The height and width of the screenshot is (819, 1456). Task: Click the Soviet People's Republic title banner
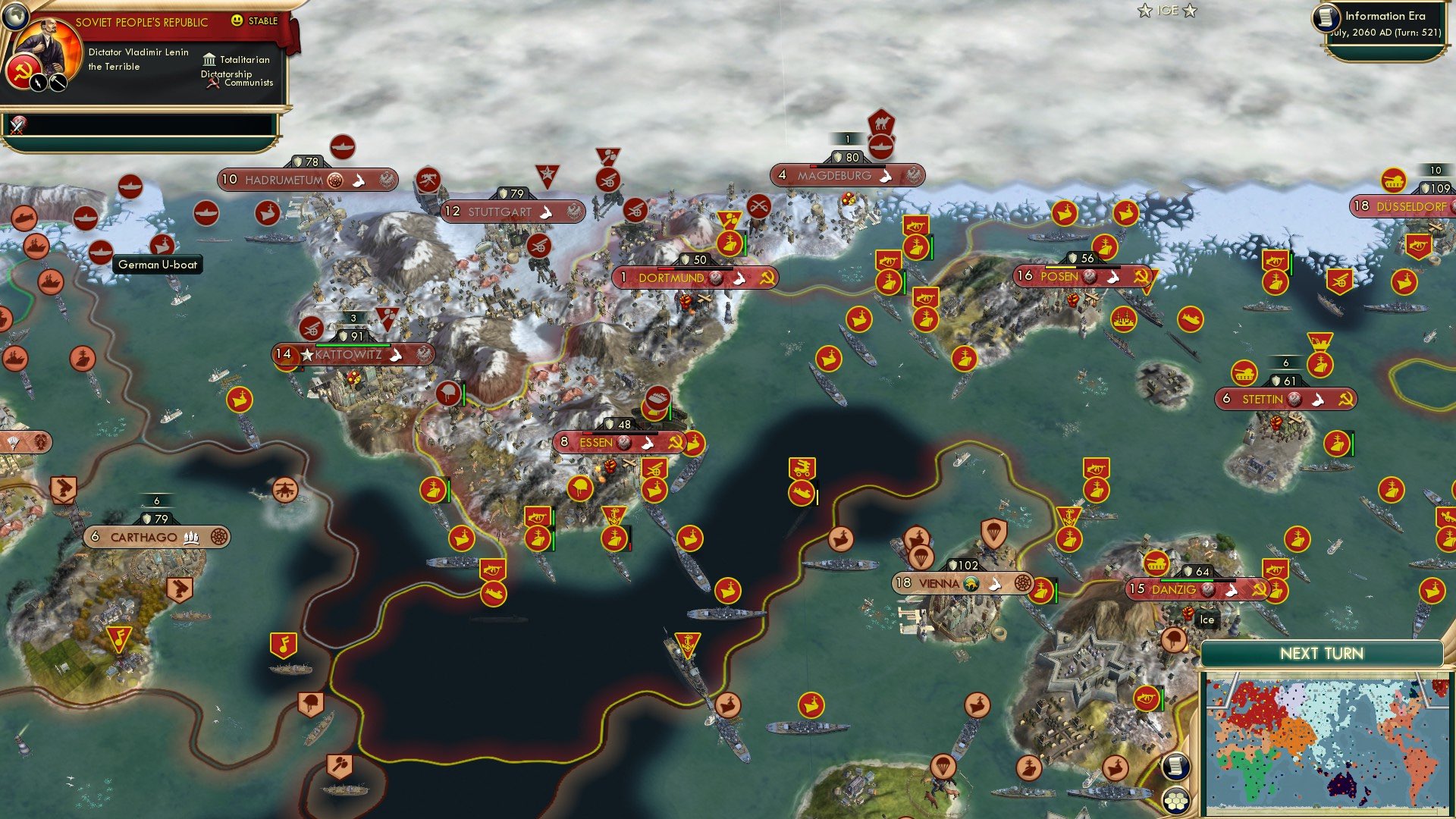pyautogui.click(x=140, y=22)
